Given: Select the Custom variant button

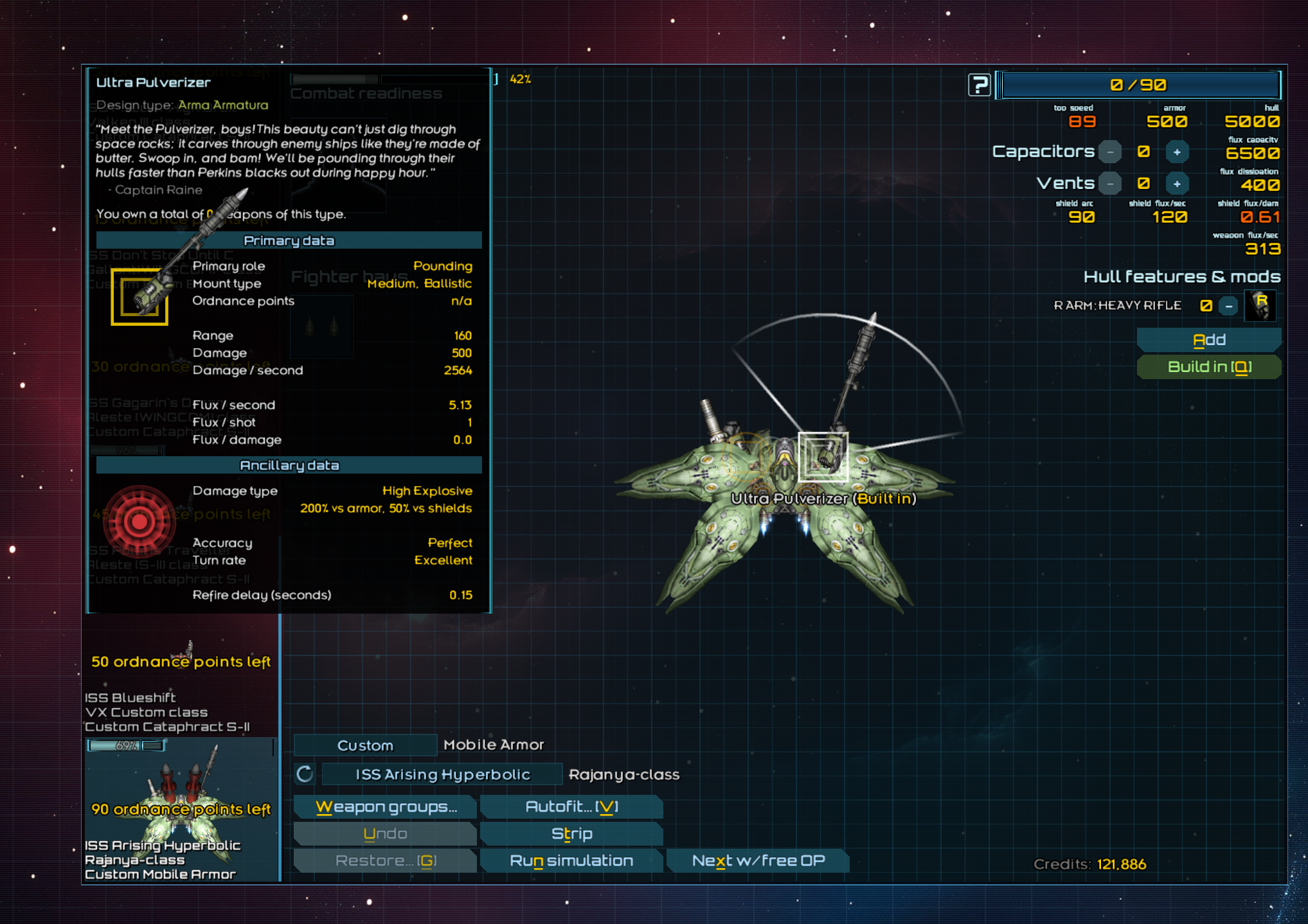Looking at the screenshot, I should [365, 745].
